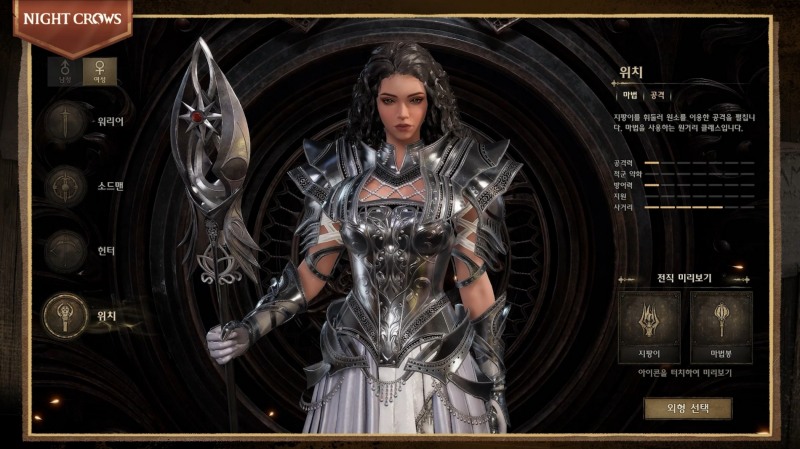Preview the 지팡이 (Staff) advancement

tap(650, 325)
